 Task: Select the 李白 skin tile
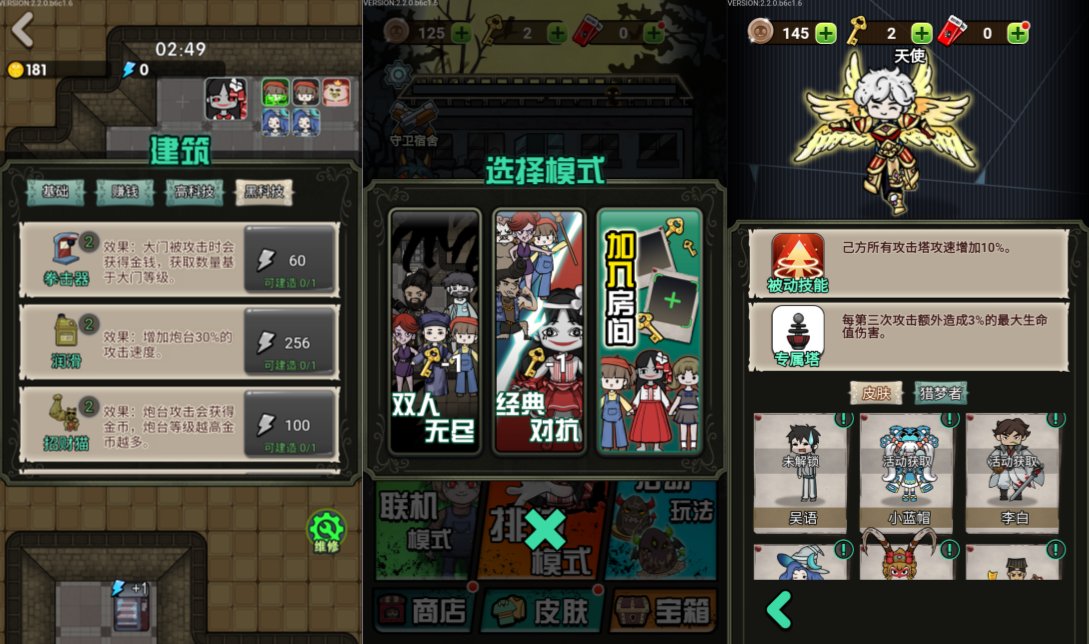1012,474
